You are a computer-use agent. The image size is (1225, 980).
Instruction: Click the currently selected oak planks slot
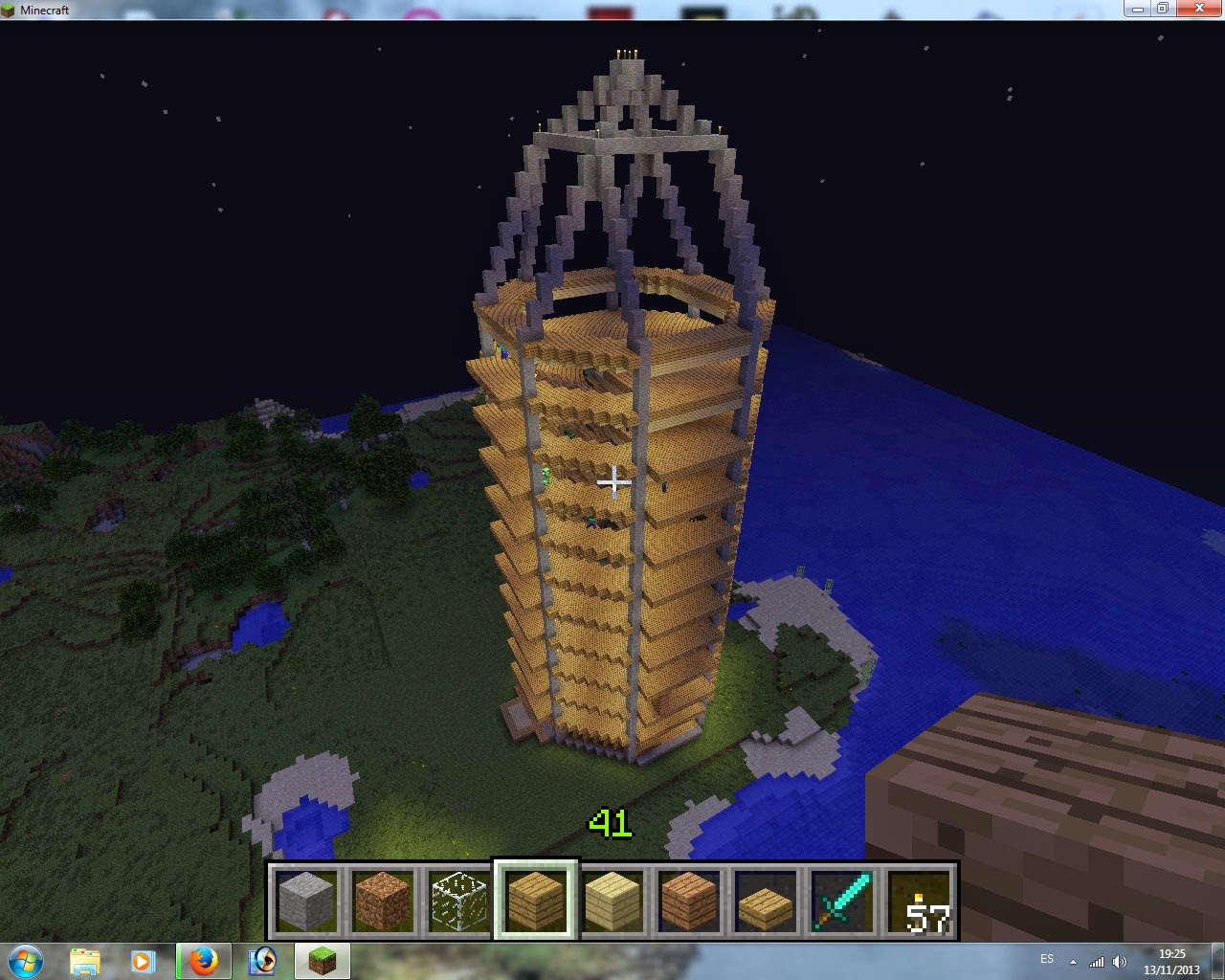pos(536,900)
